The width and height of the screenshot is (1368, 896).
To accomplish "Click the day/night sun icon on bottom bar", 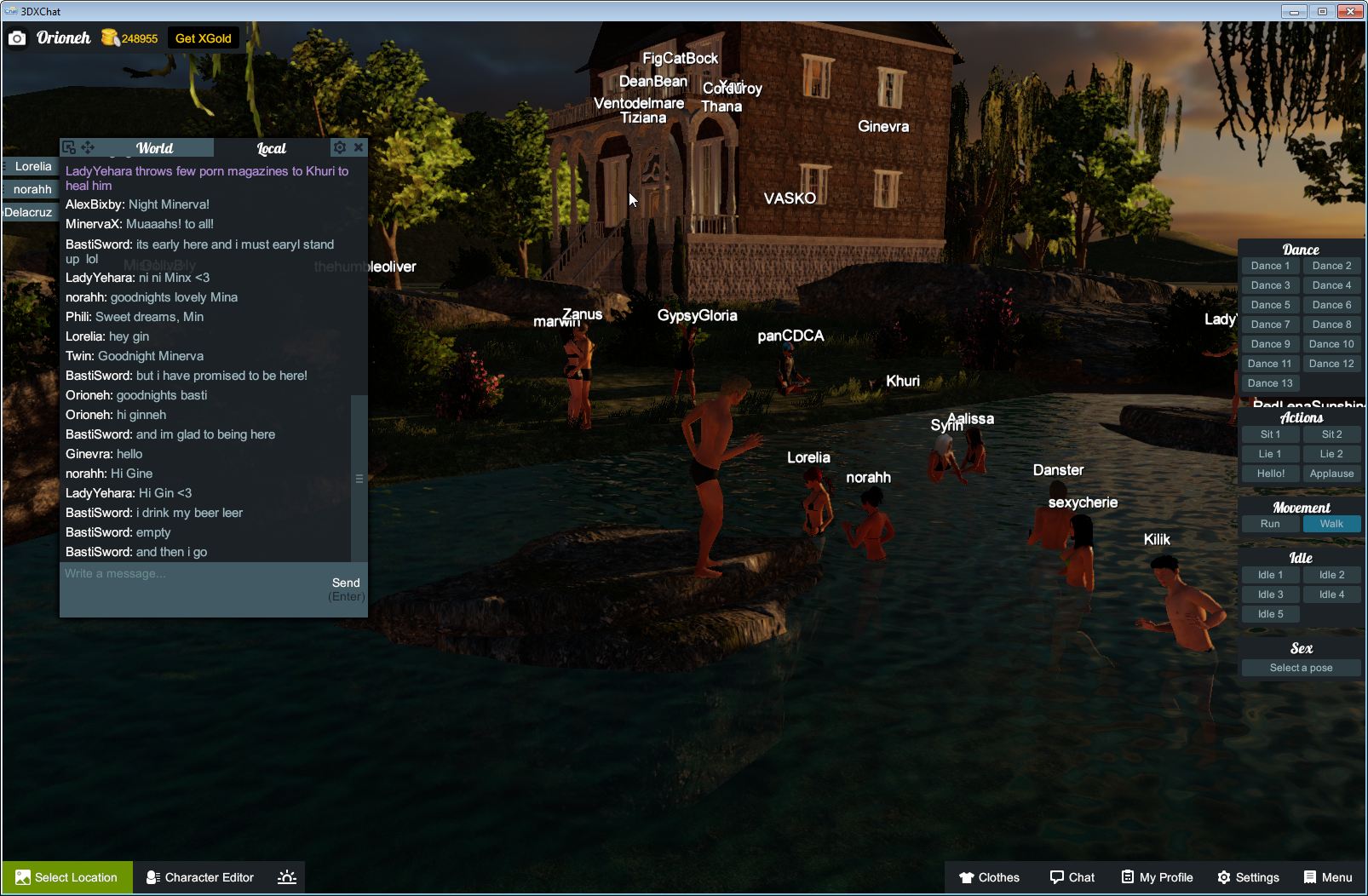I will (x=288, y=877).
